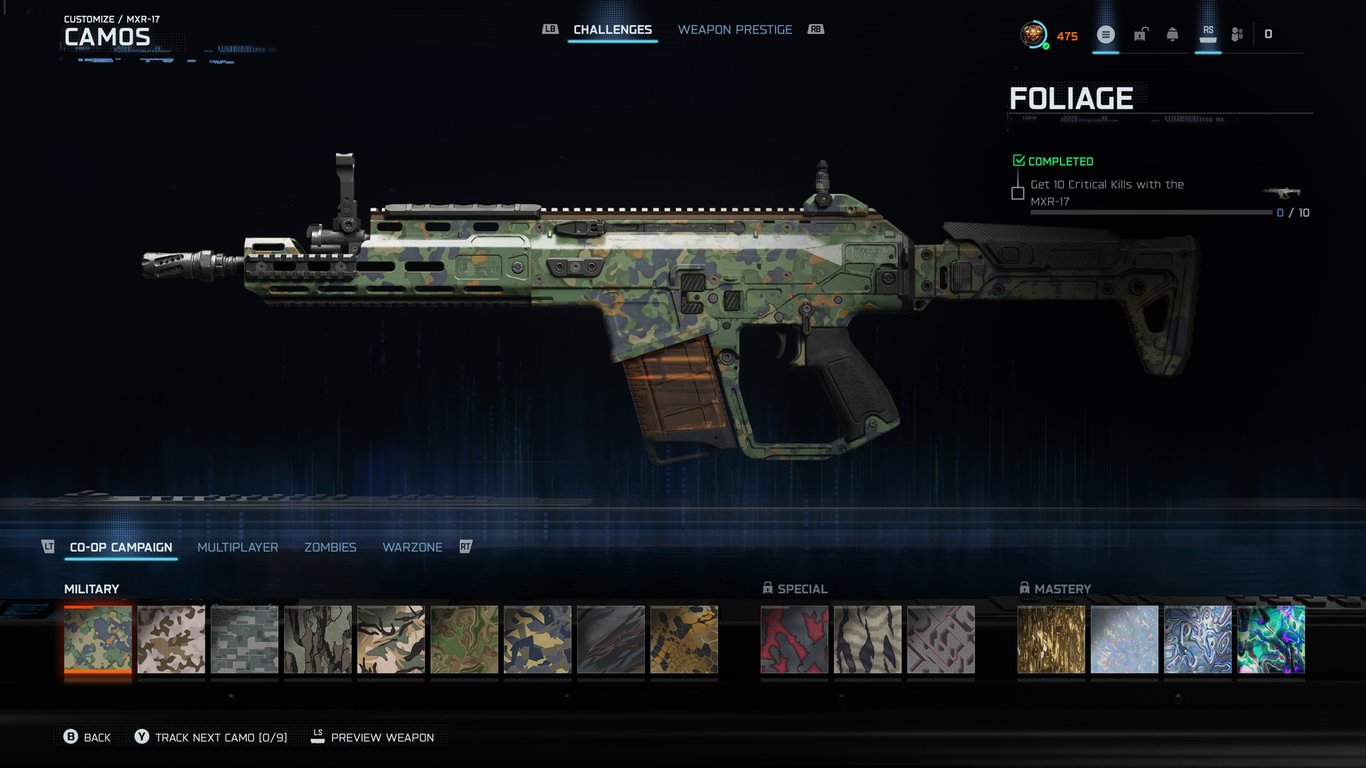Select the gold Mastery camo thumbnail
The image size is (1366, 768).
pos(1051,638)
